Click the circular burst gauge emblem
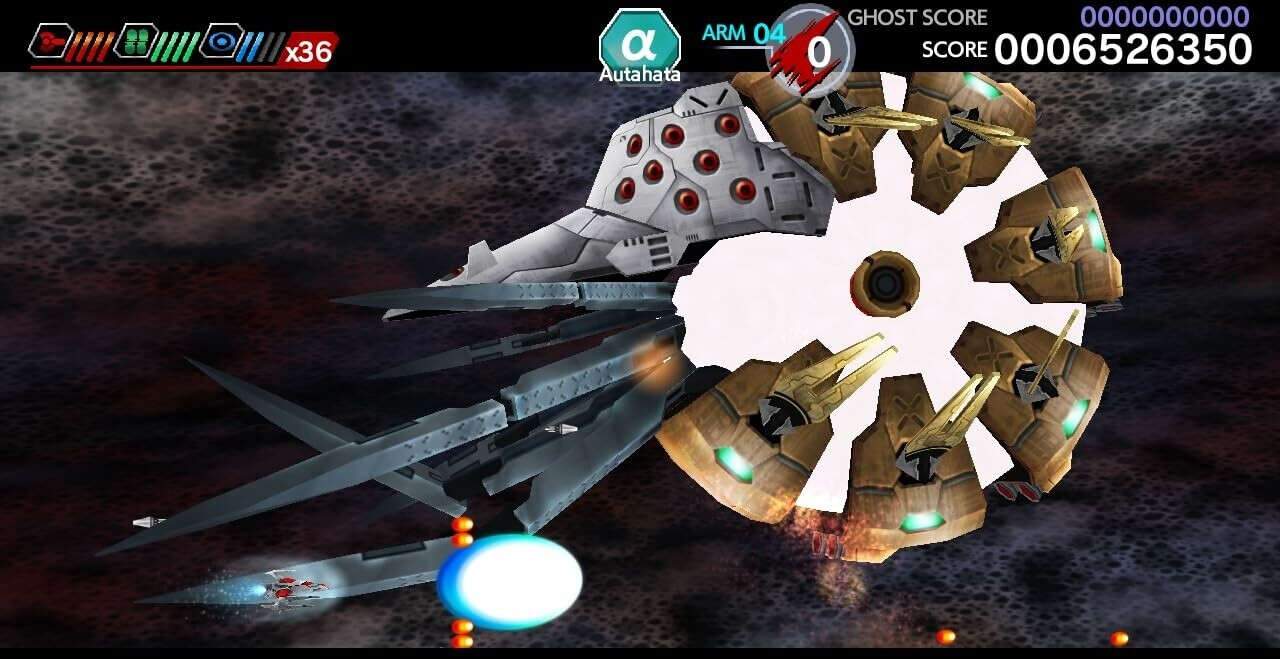The width and height of the screenshot is (1280, 659). click(810, 50)
